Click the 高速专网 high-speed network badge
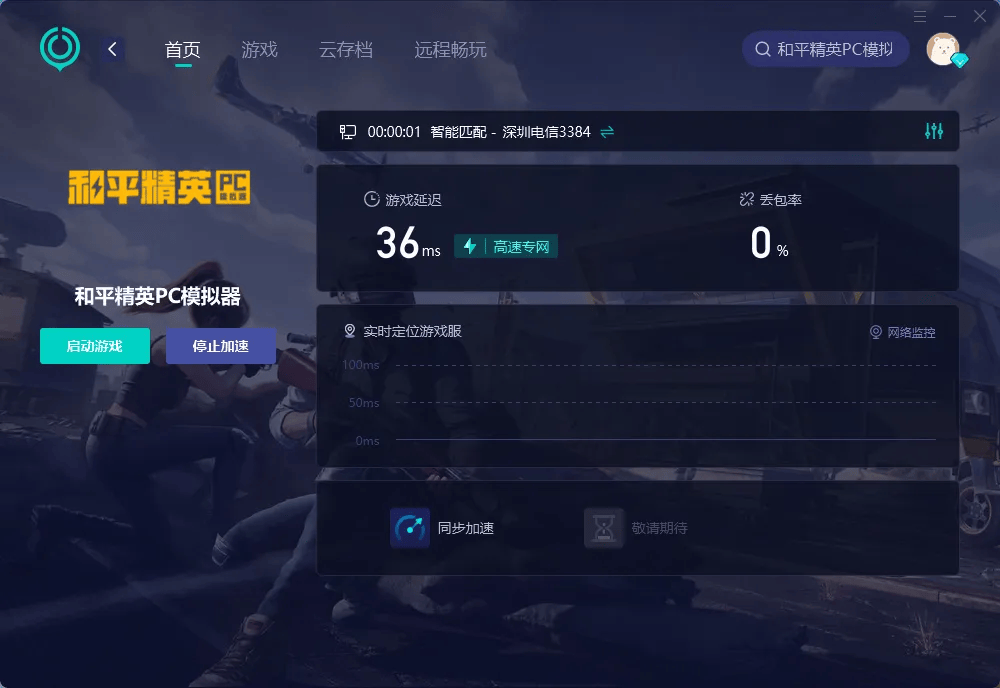The width and height of the screenshot is (1000, 688). (506, 246)
